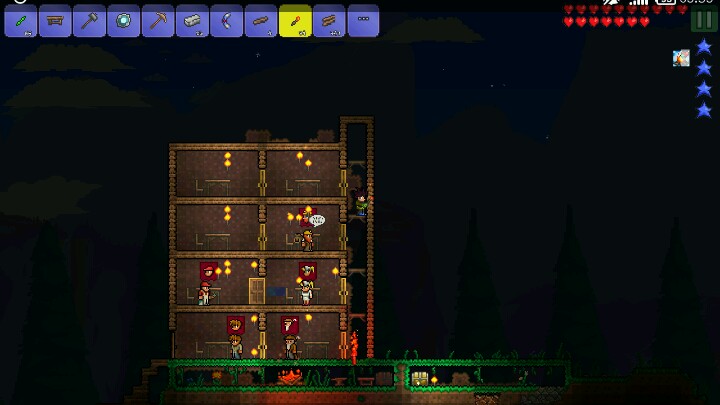Choose the wooden workbench hotbar slot

55,20
